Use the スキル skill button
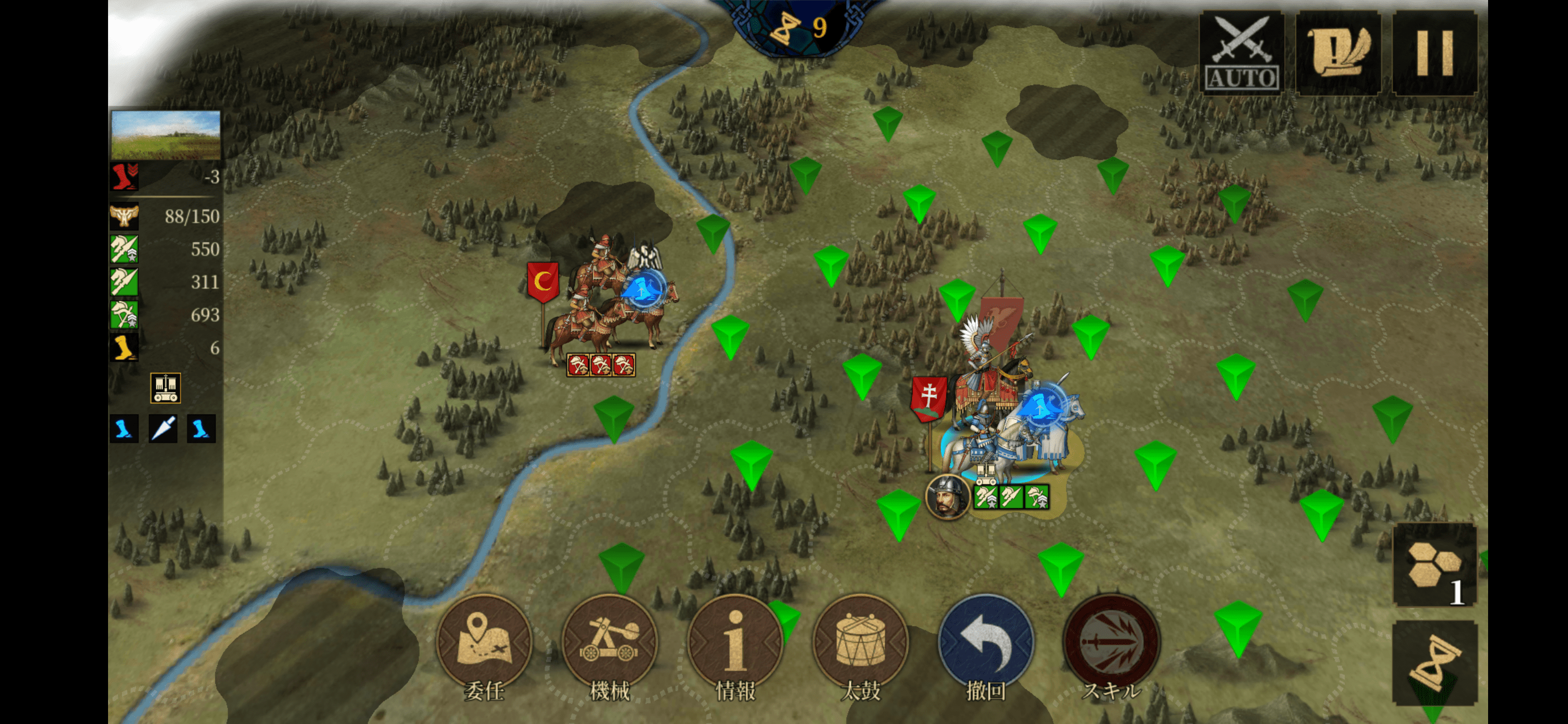Image resolution: width=1568 pixels, height=724 pixels. click(x=1112, y=642)
